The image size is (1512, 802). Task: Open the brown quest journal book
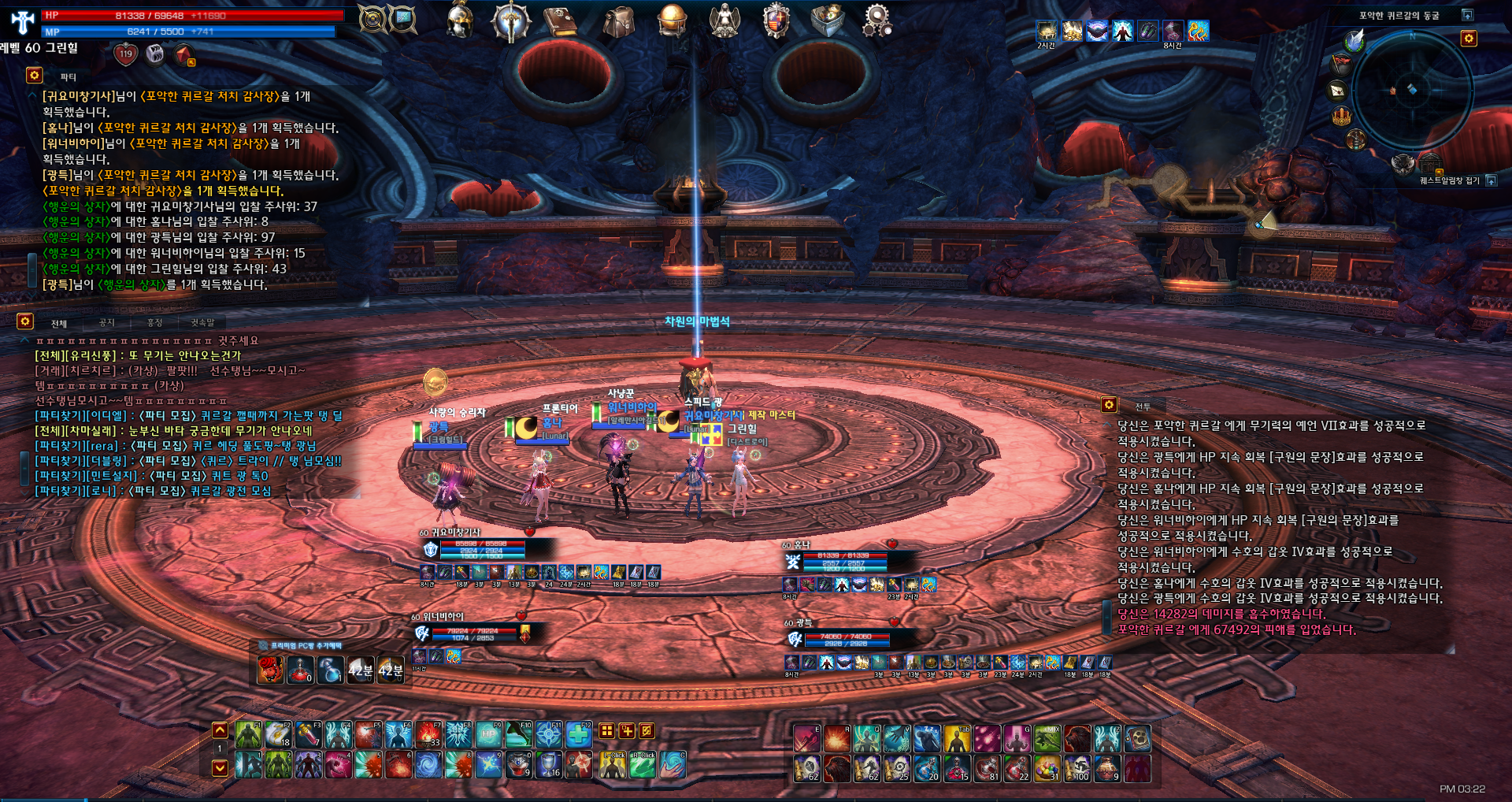[561, 20]
